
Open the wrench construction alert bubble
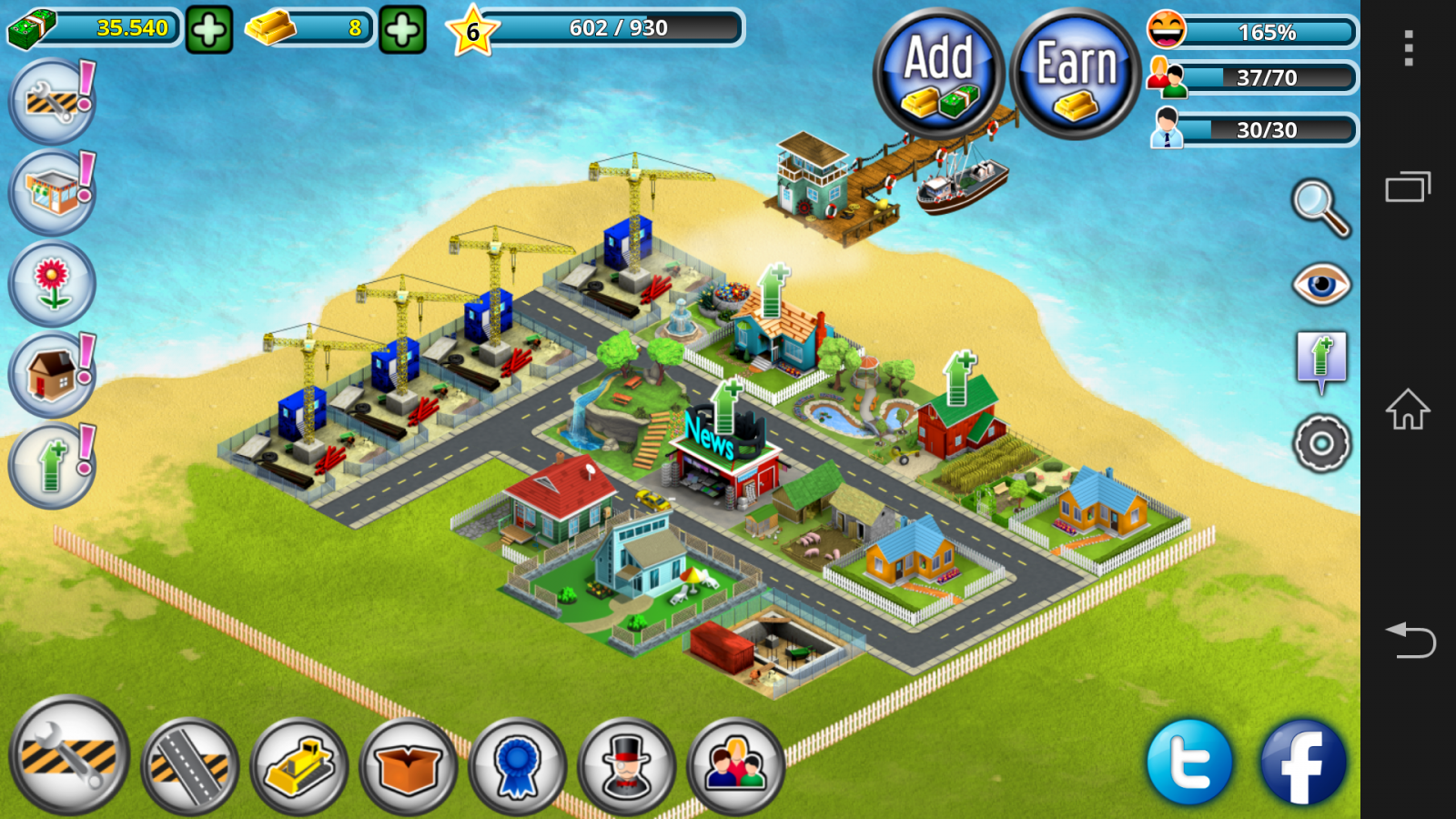pyautogui.click(x=52, y=101)
